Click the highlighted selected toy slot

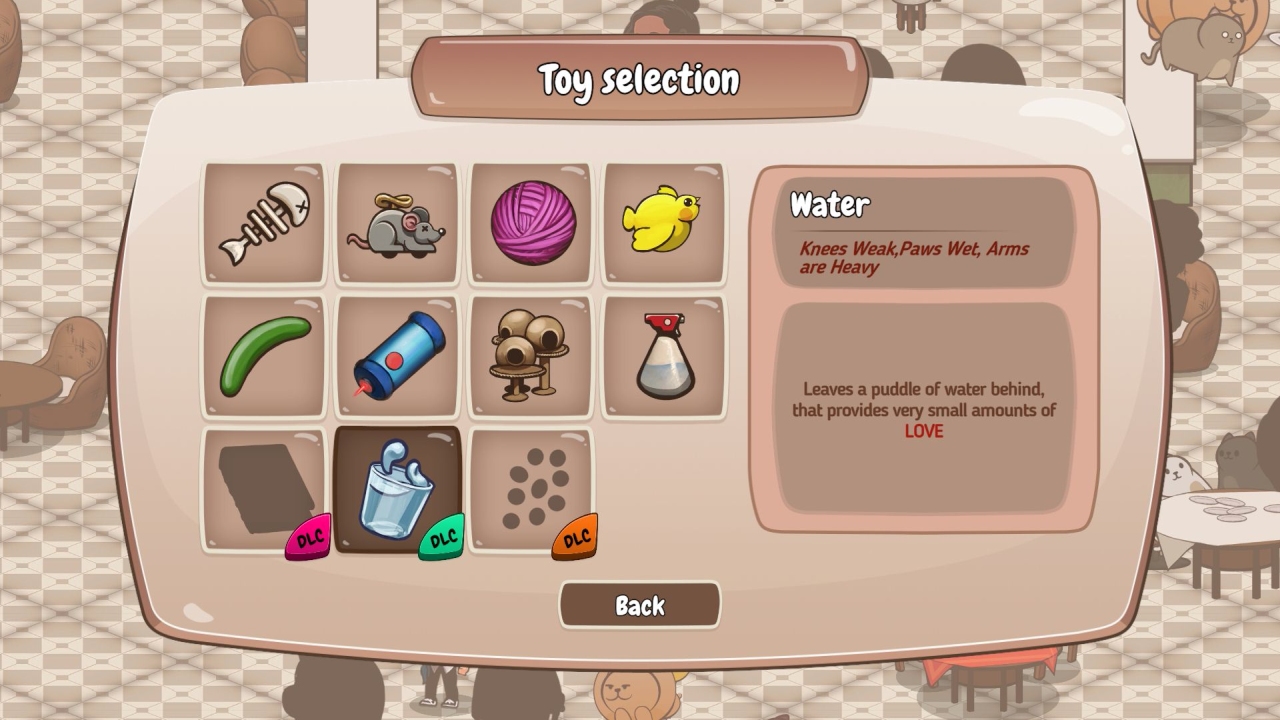(x=397, y=488)
